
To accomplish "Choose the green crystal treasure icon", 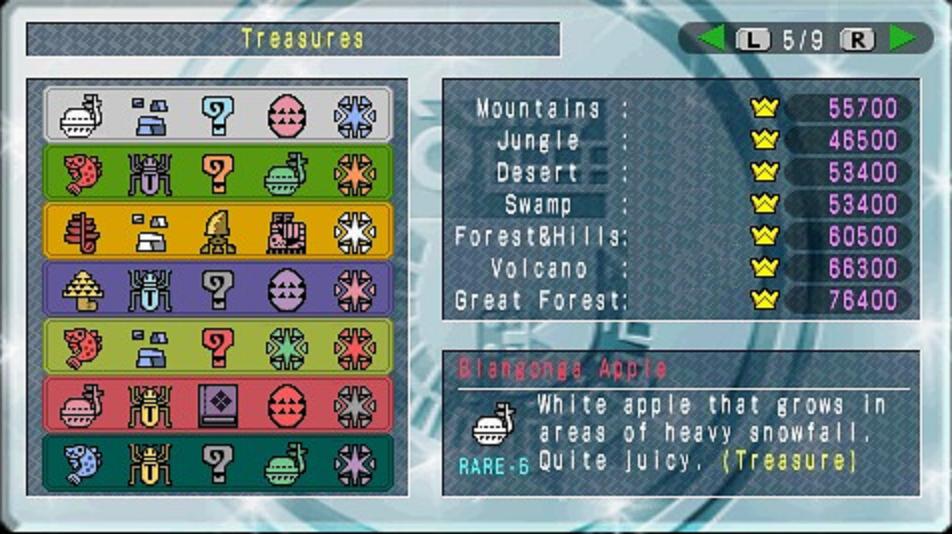I will pos(286,348).
